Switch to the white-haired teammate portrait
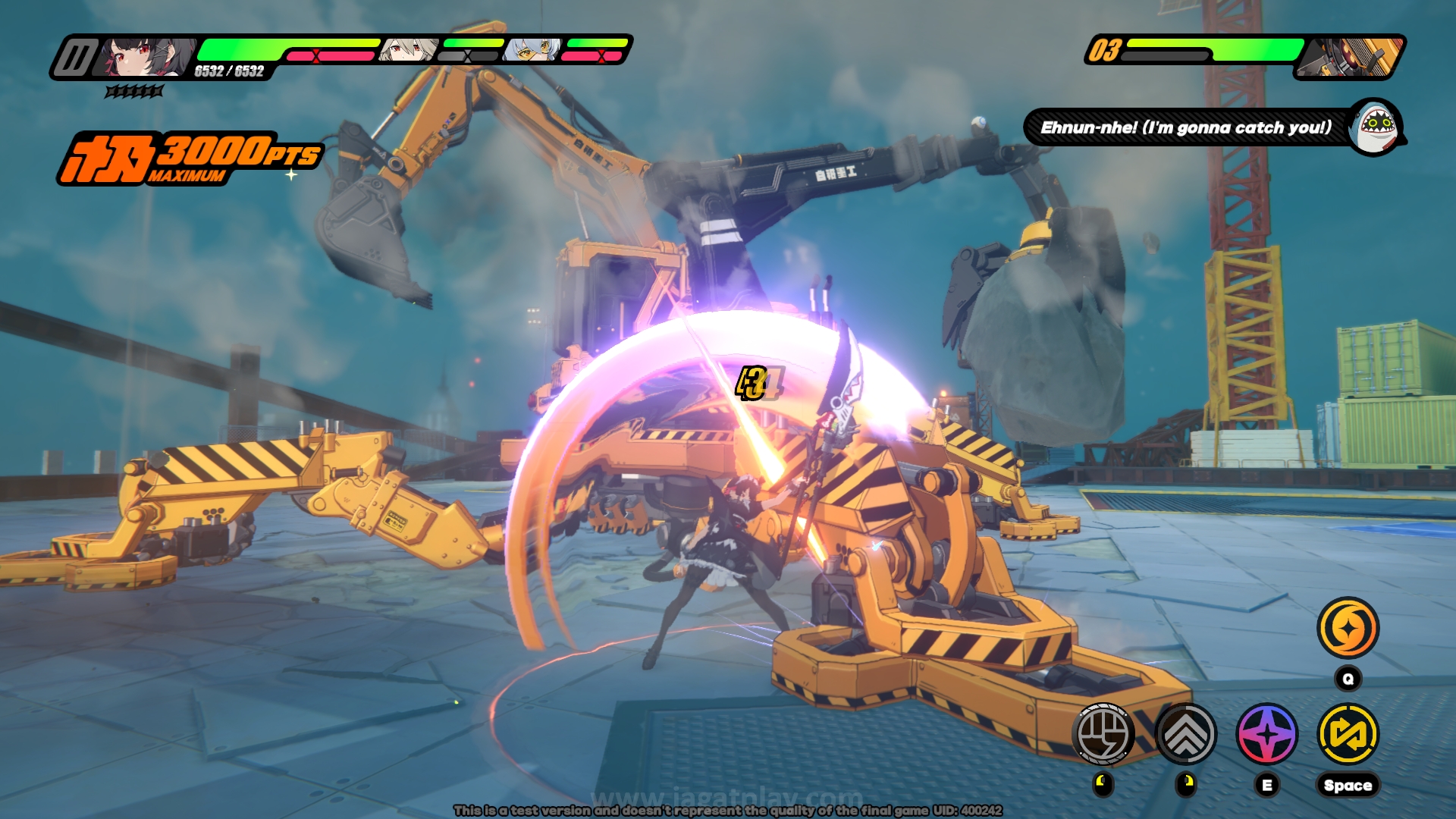 click(408, 50)
